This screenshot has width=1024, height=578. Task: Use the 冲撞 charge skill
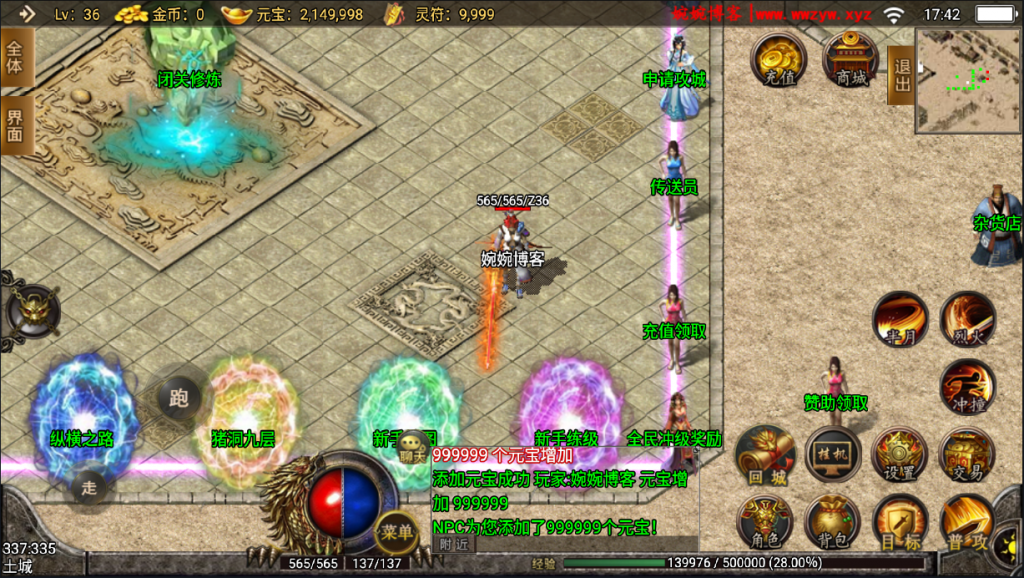point(967,387)
